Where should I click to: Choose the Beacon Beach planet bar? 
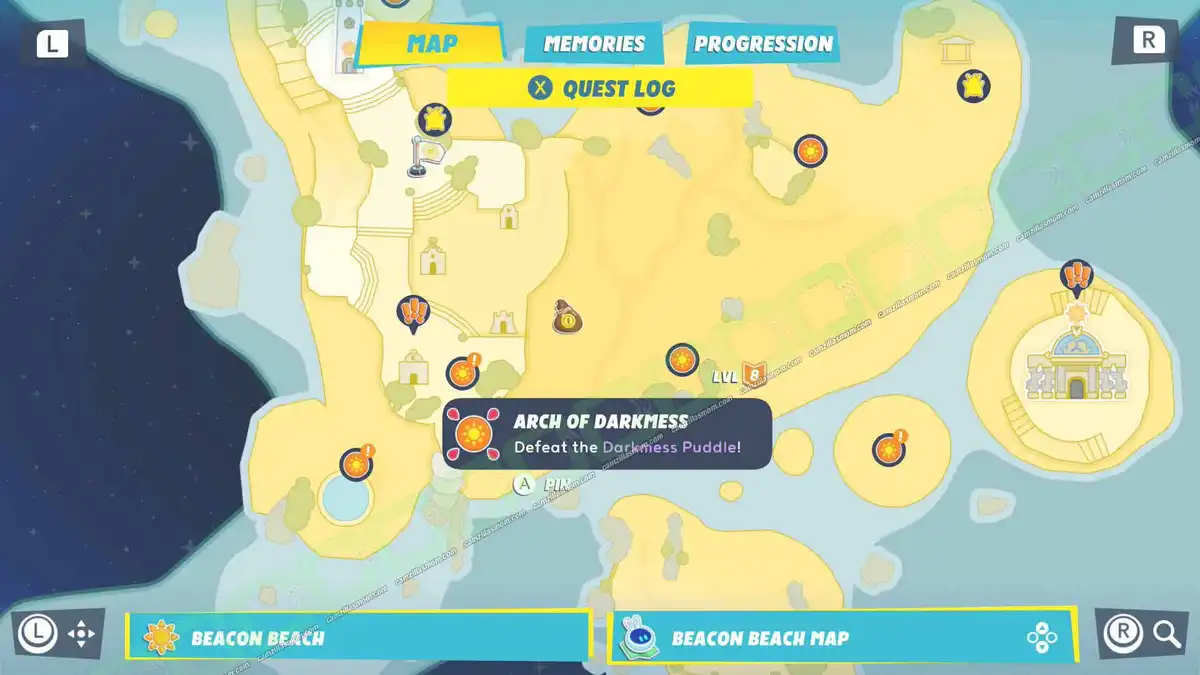(358, 637)
